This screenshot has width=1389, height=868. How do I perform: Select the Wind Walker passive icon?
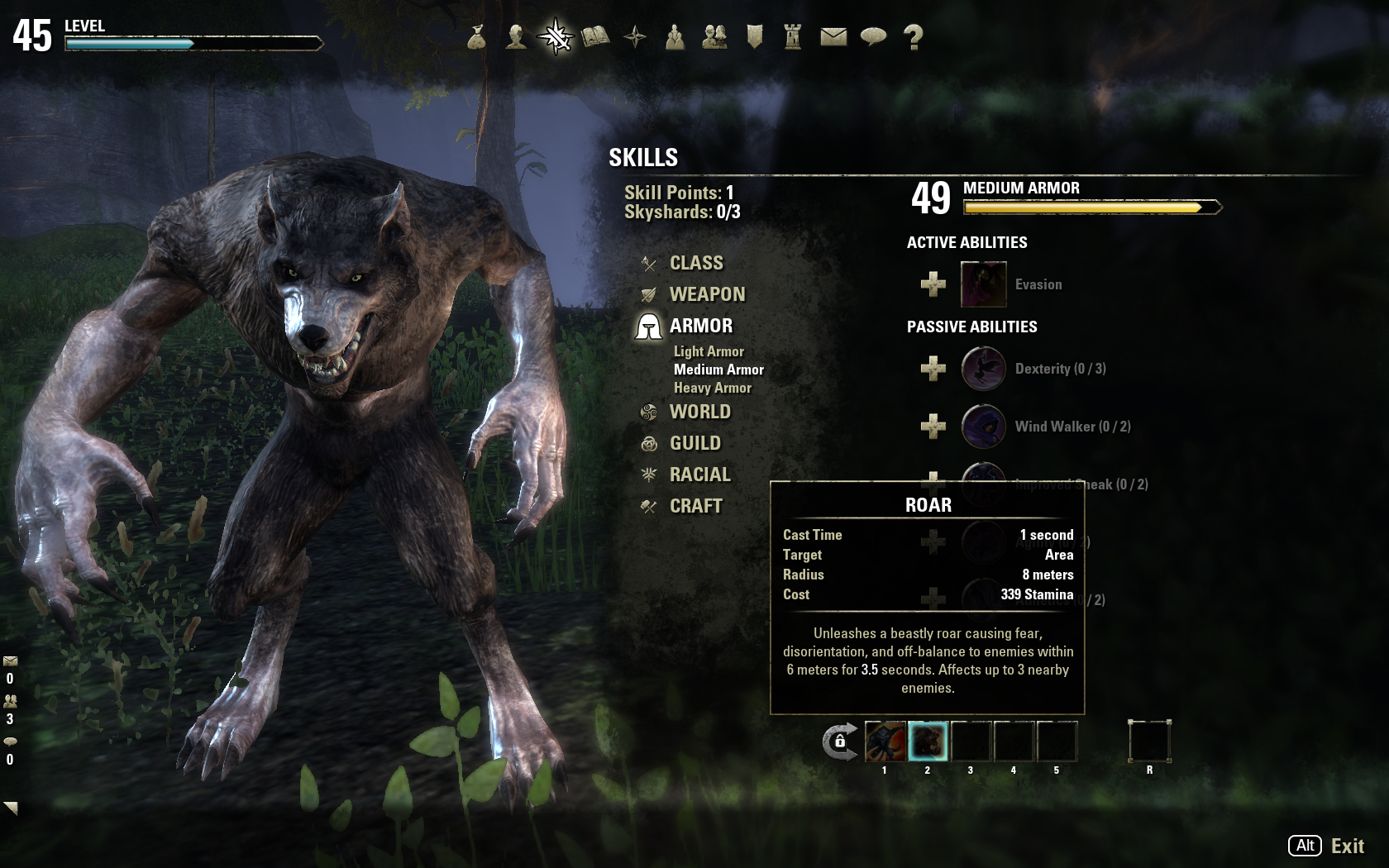(x=983, y=427)
